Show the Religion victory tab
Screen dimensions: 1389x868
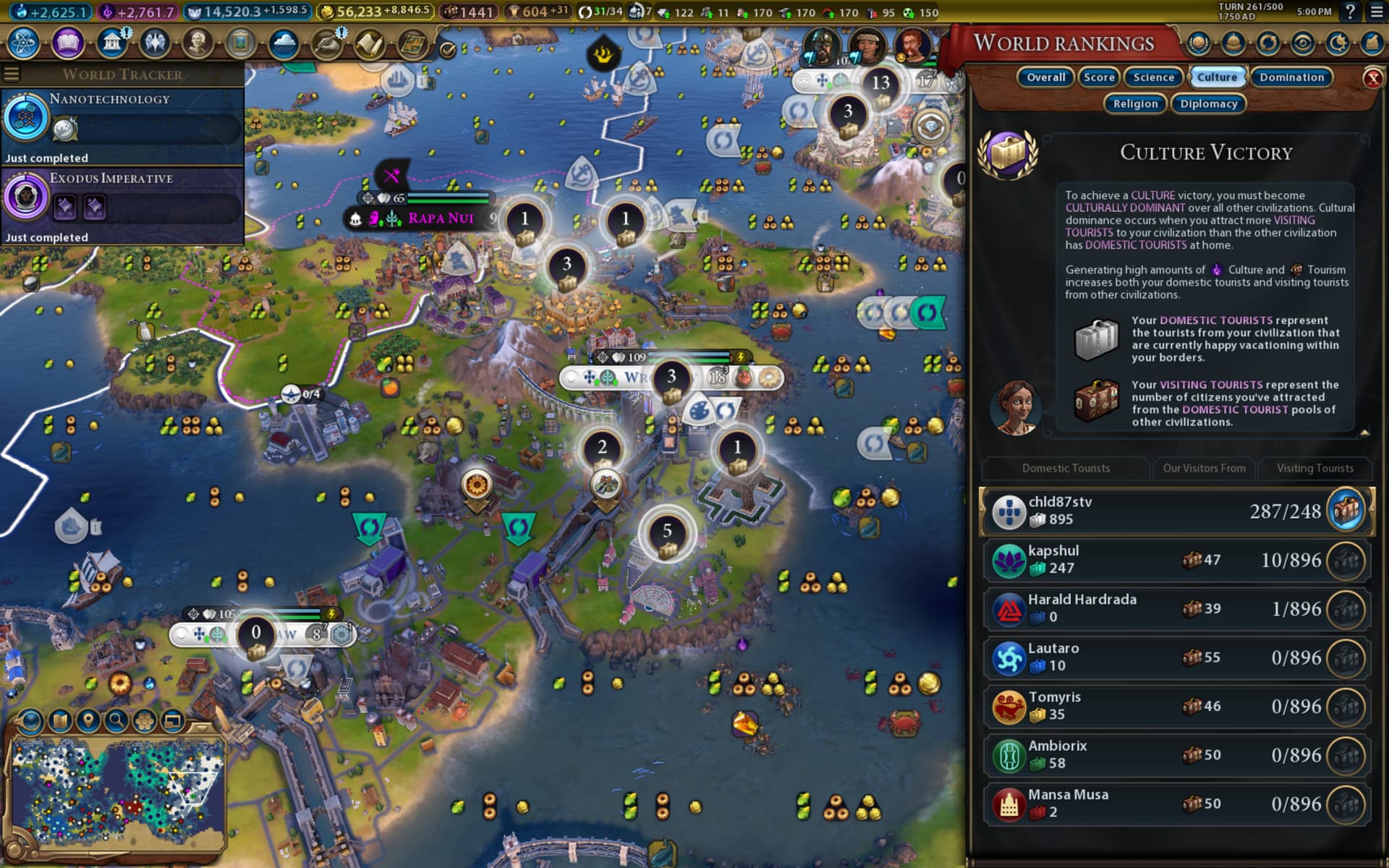tap(1135, 104)
